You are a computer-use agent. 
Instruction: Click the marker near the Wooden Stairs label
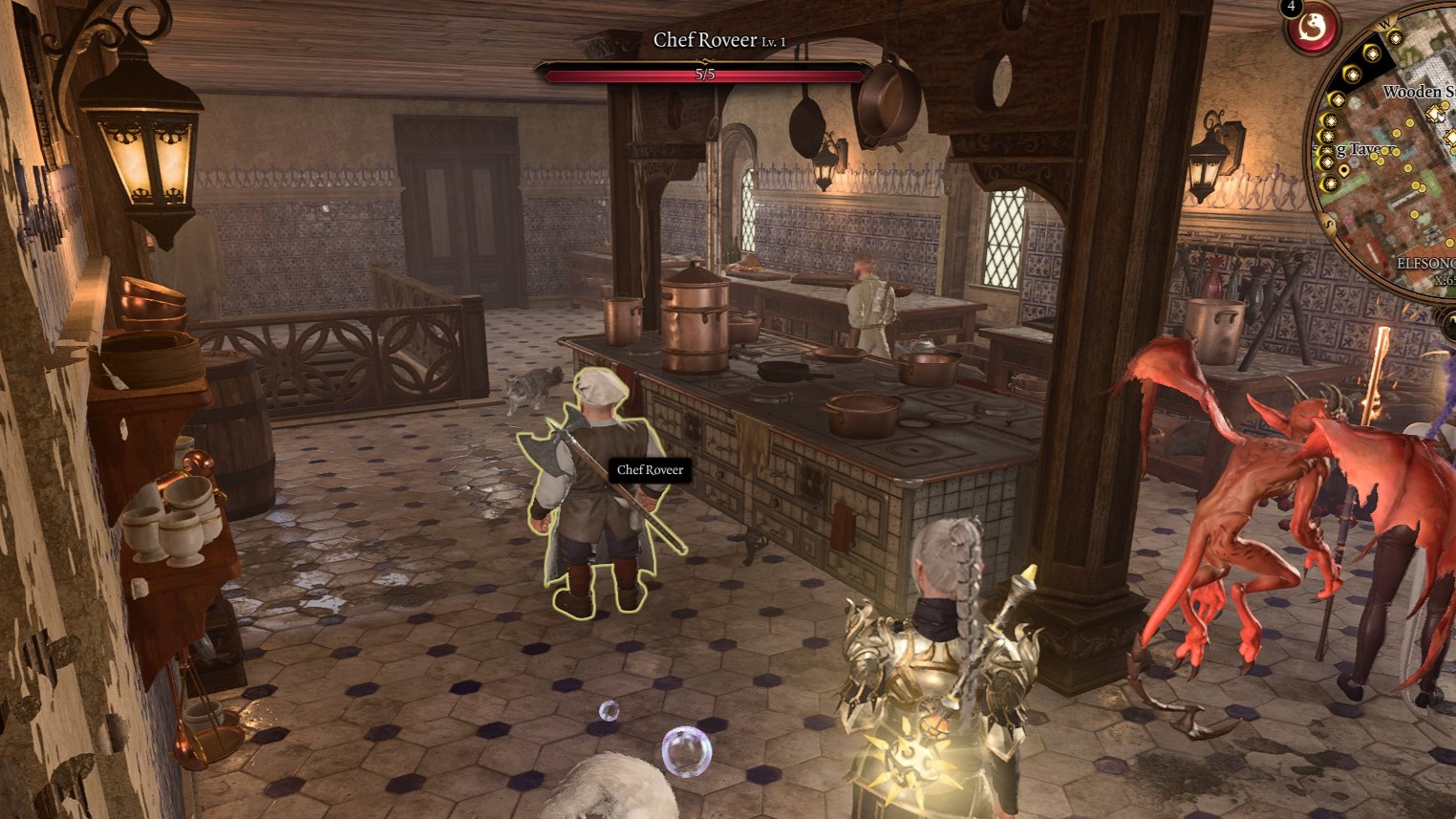coord(1436,115)
